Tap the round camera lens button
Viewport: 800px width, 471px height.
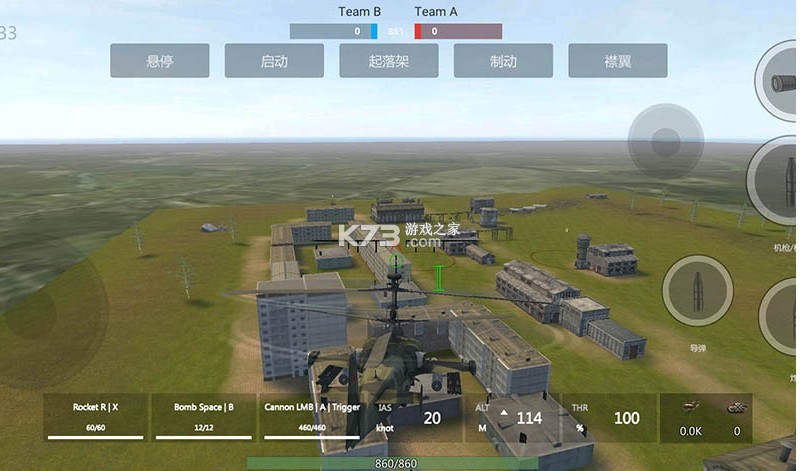tap(781, 84)
